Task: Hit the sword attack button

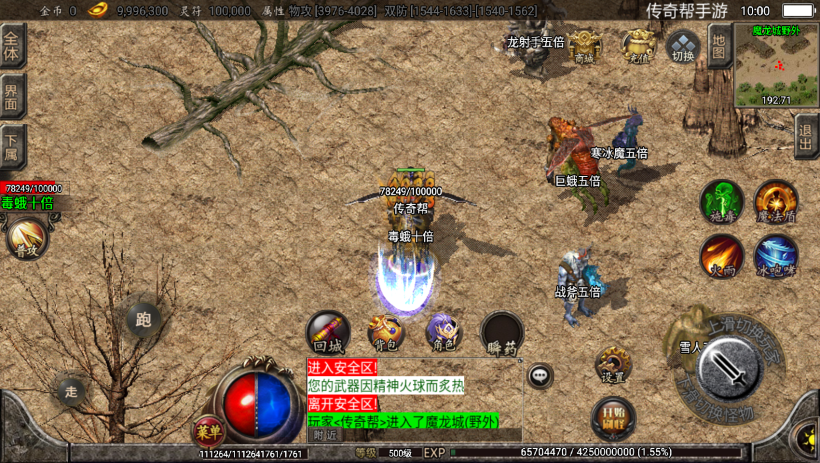Action: tap(733, 370)
